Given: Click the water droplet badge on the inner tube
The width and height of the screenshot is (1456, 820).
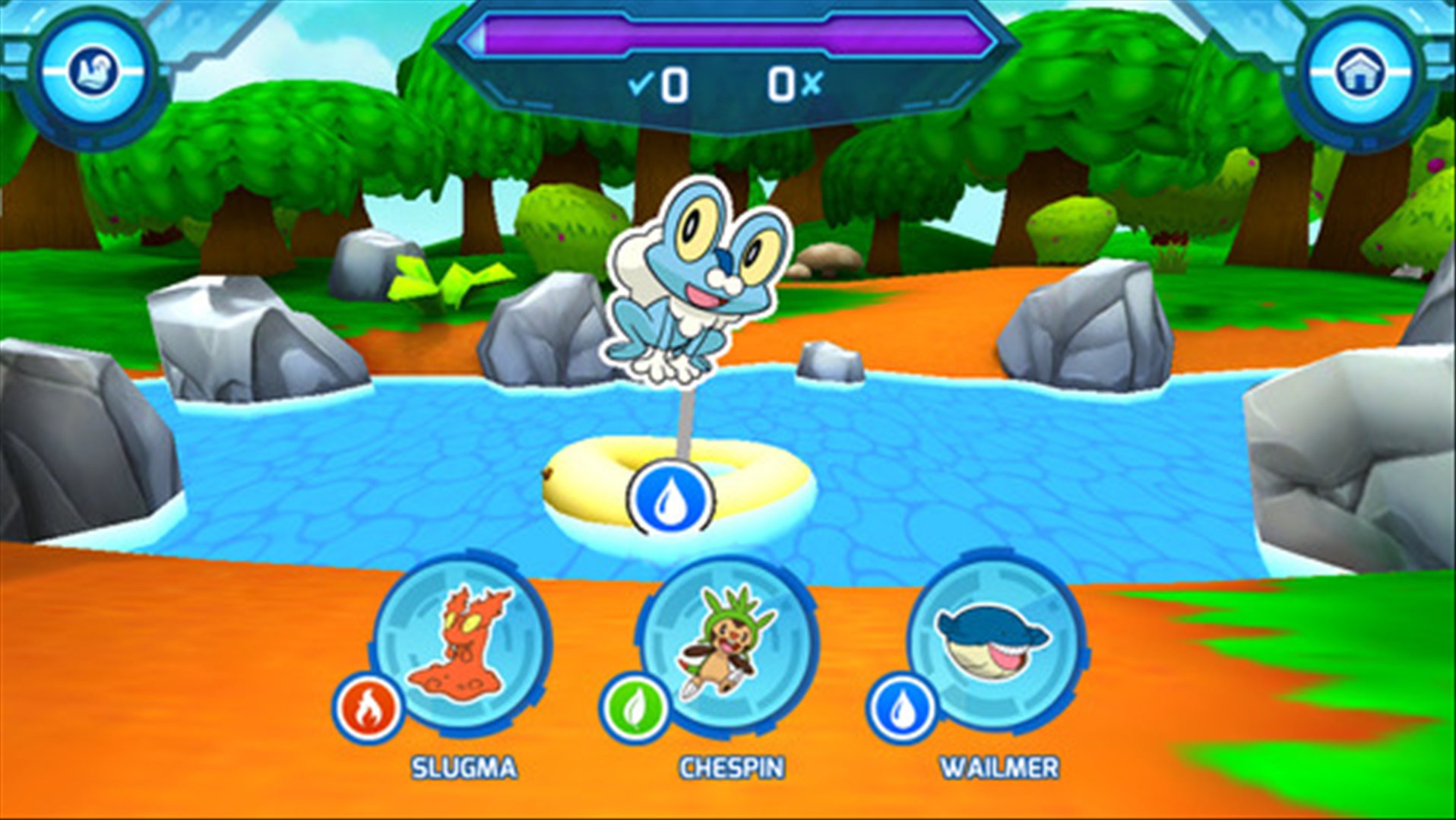Looking at the screenshot, I should click(x=671, y=498).
